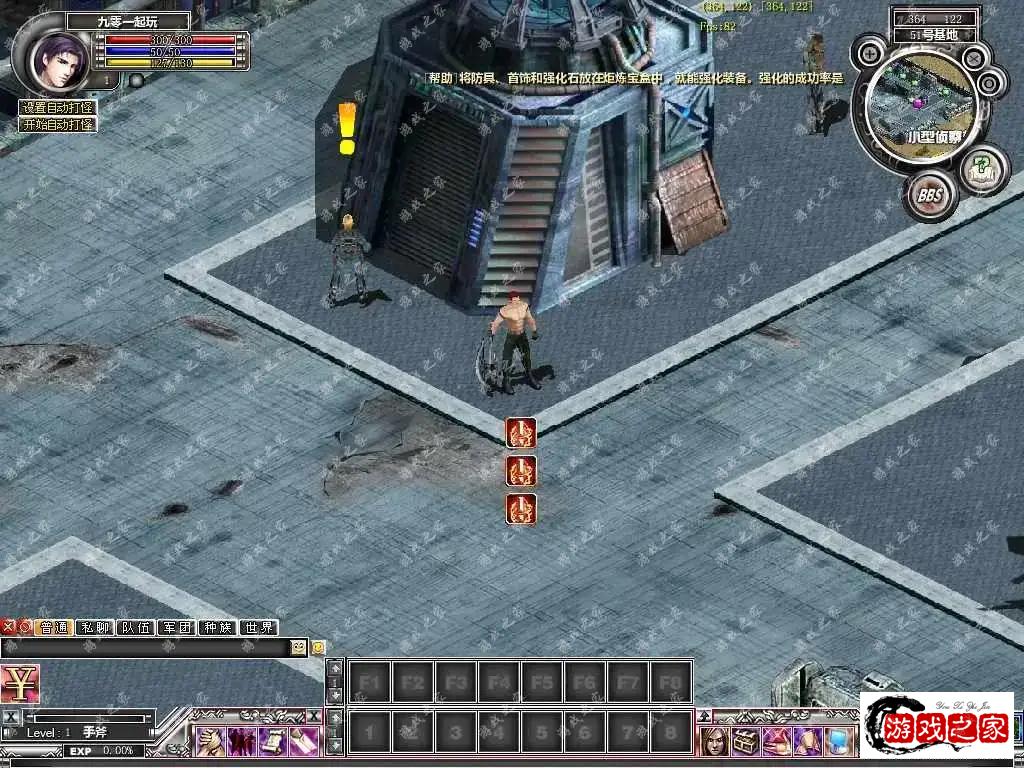Open the BBS forum button
The image size is (1024, 768).
(929, 194)
